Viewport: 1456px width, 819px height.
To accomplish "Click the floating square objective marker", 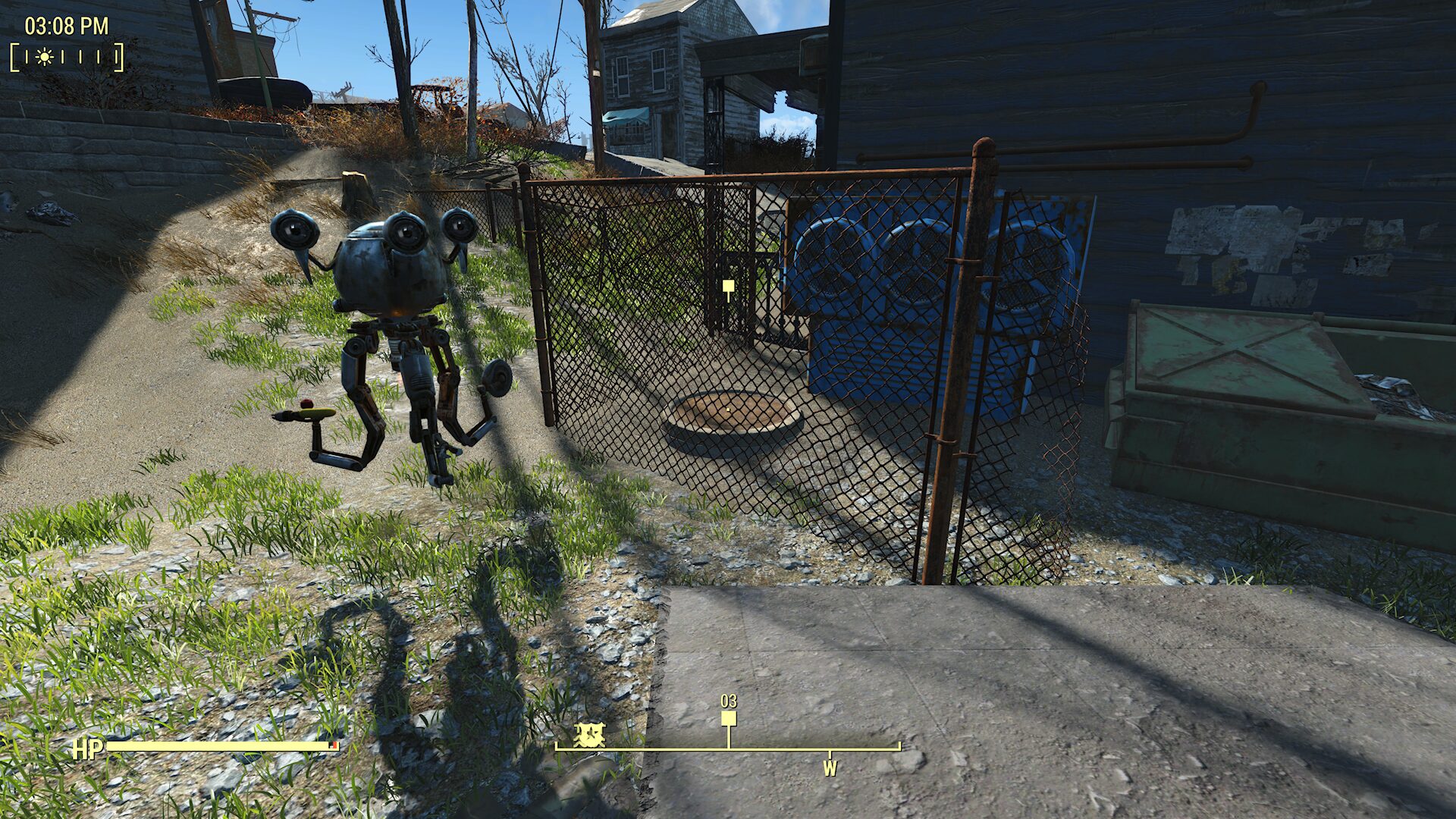I will (728, 286).
